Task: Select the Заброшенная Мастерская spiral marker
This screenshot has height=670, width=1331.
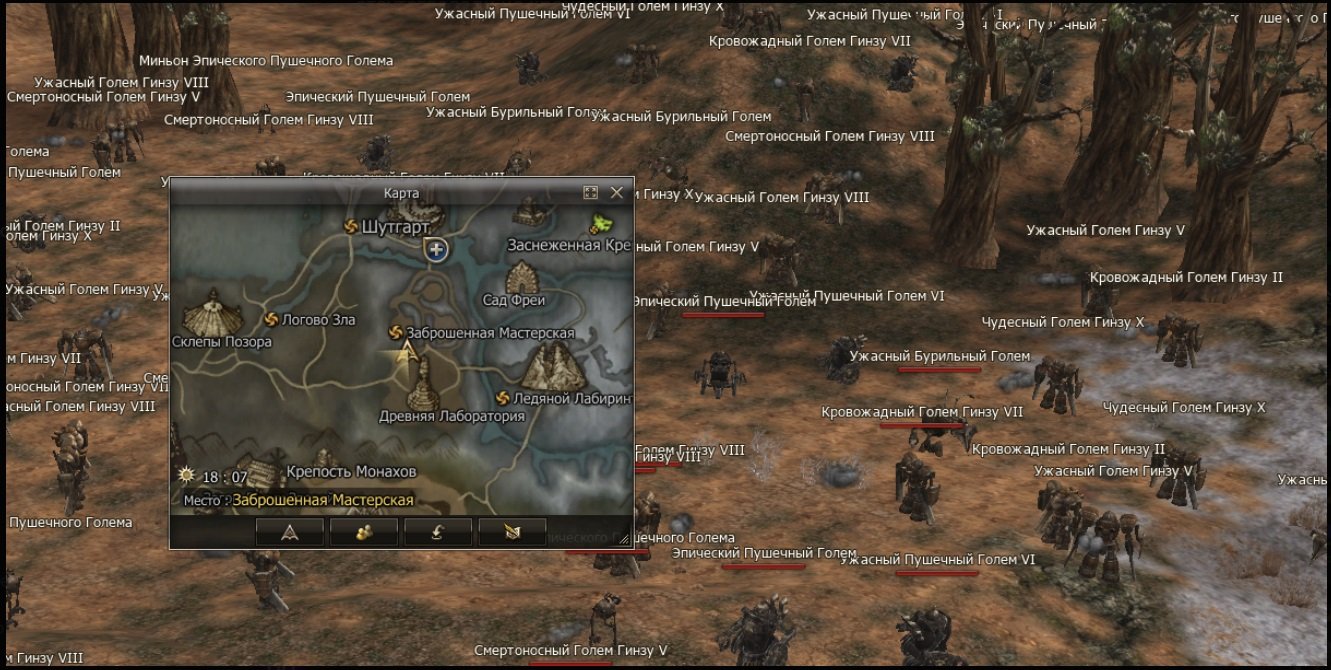Action: point(395,332)
